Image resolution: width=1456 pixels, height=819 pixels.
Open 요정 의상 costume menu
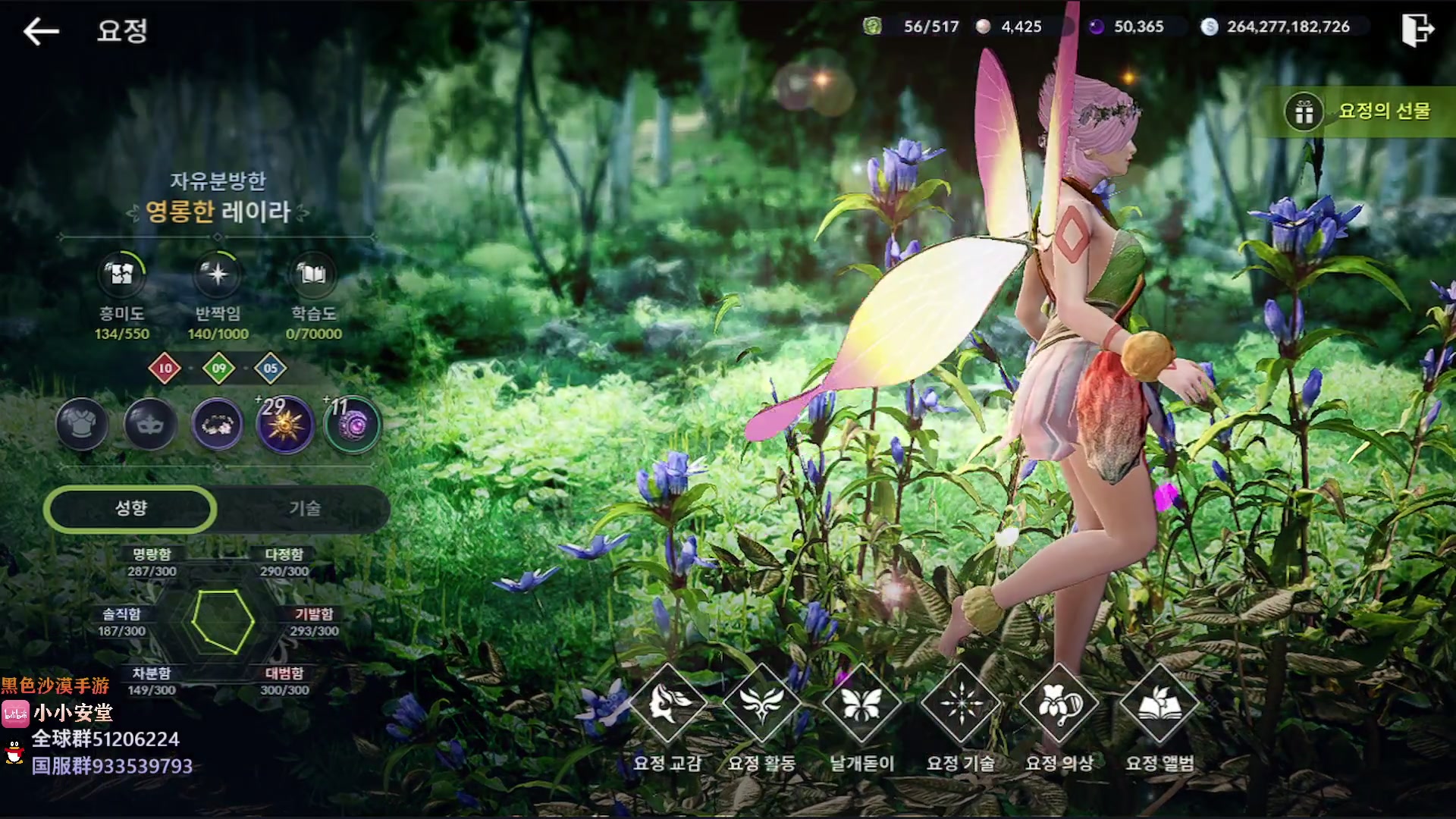[1059, 704]
